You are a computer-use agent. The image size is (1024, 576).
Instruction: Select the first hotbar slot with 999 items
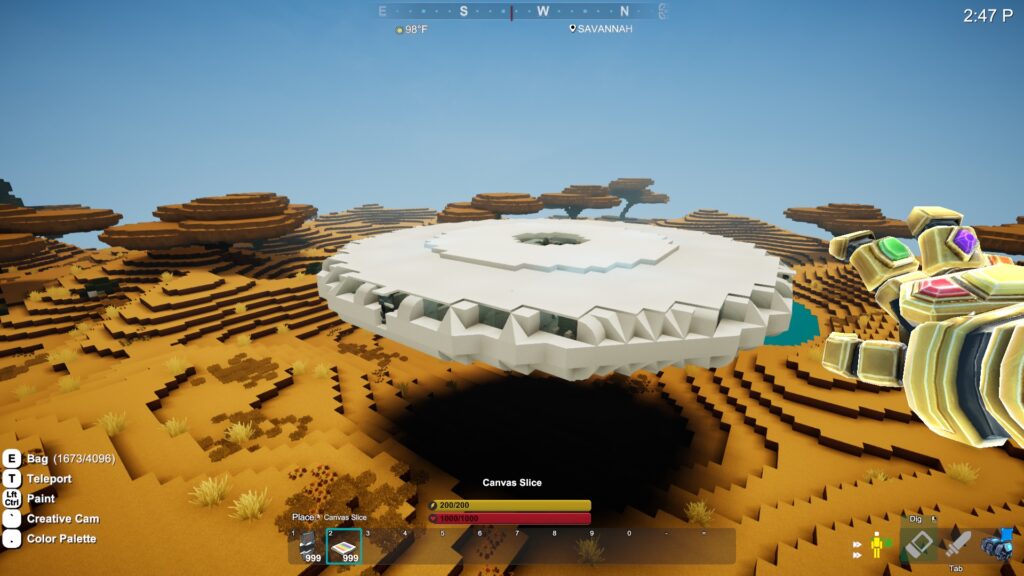(309, 546)
